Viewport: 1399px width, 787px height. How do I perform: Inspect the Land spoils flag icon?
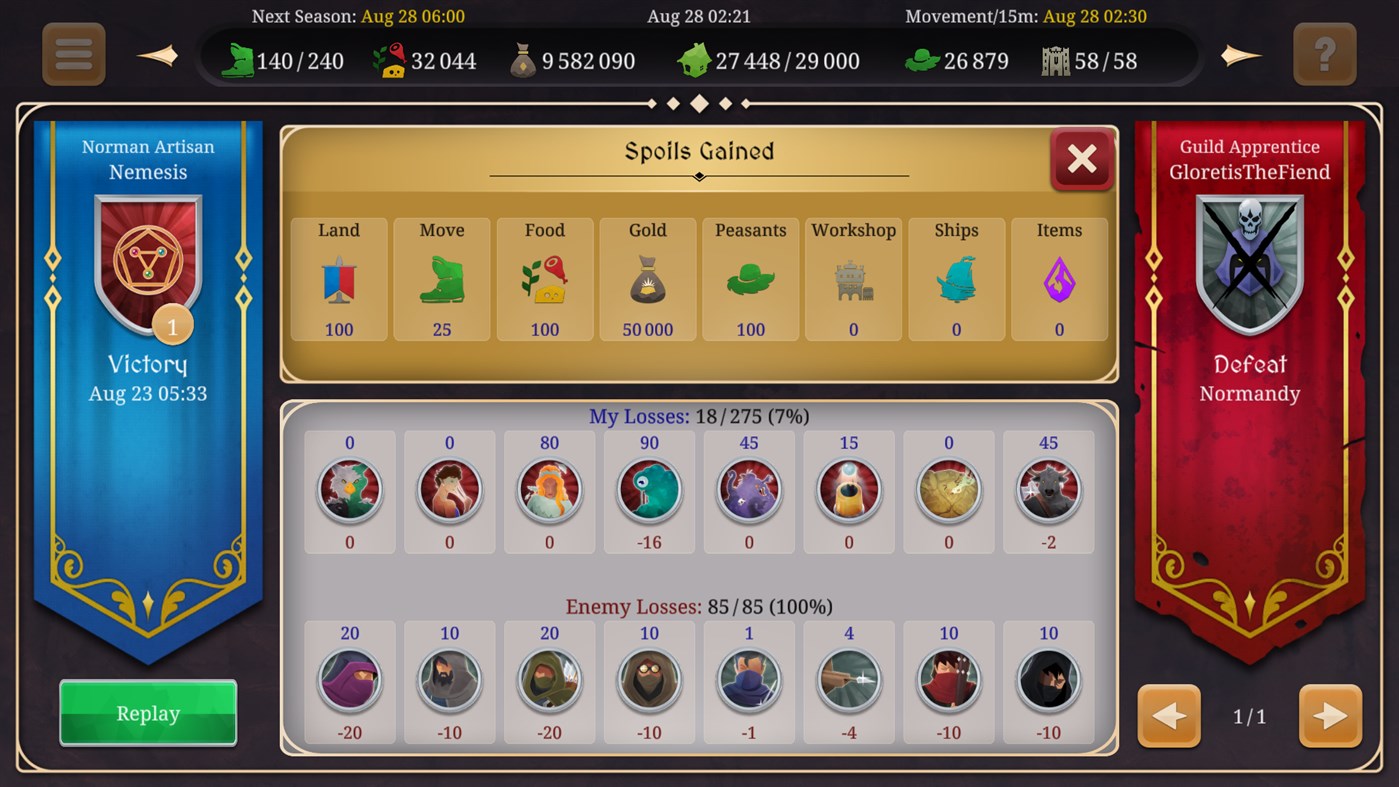click(338, 281)
